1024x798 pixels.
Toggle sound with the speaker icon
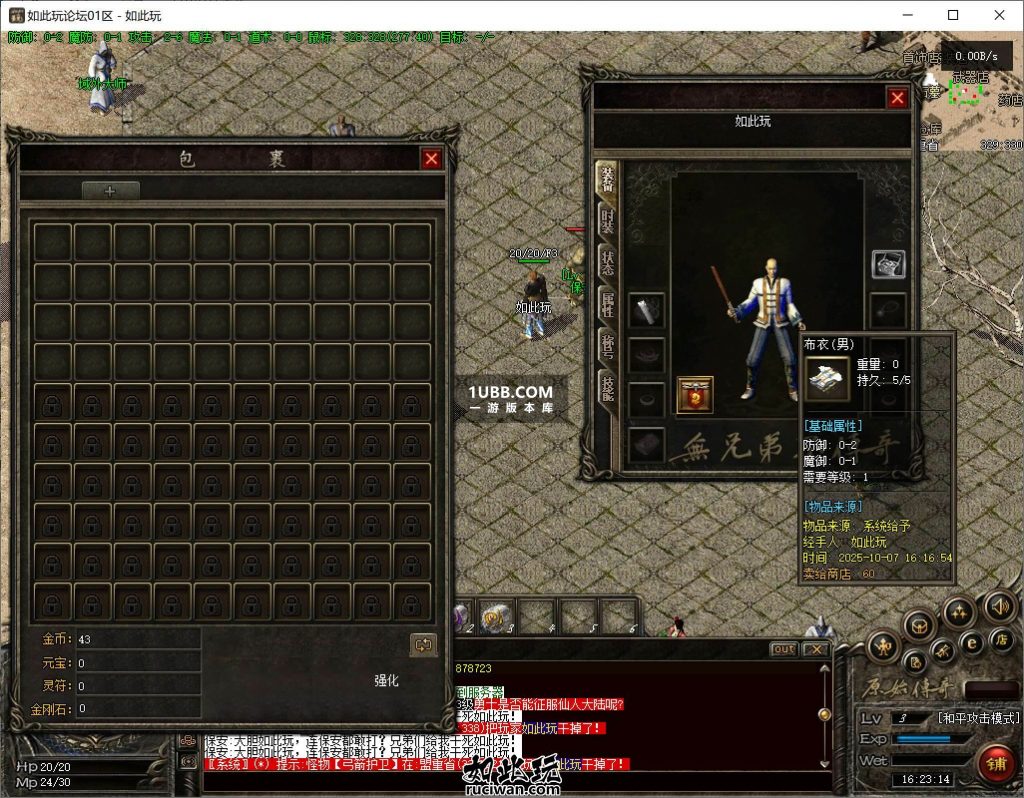(x=999, y=605)
